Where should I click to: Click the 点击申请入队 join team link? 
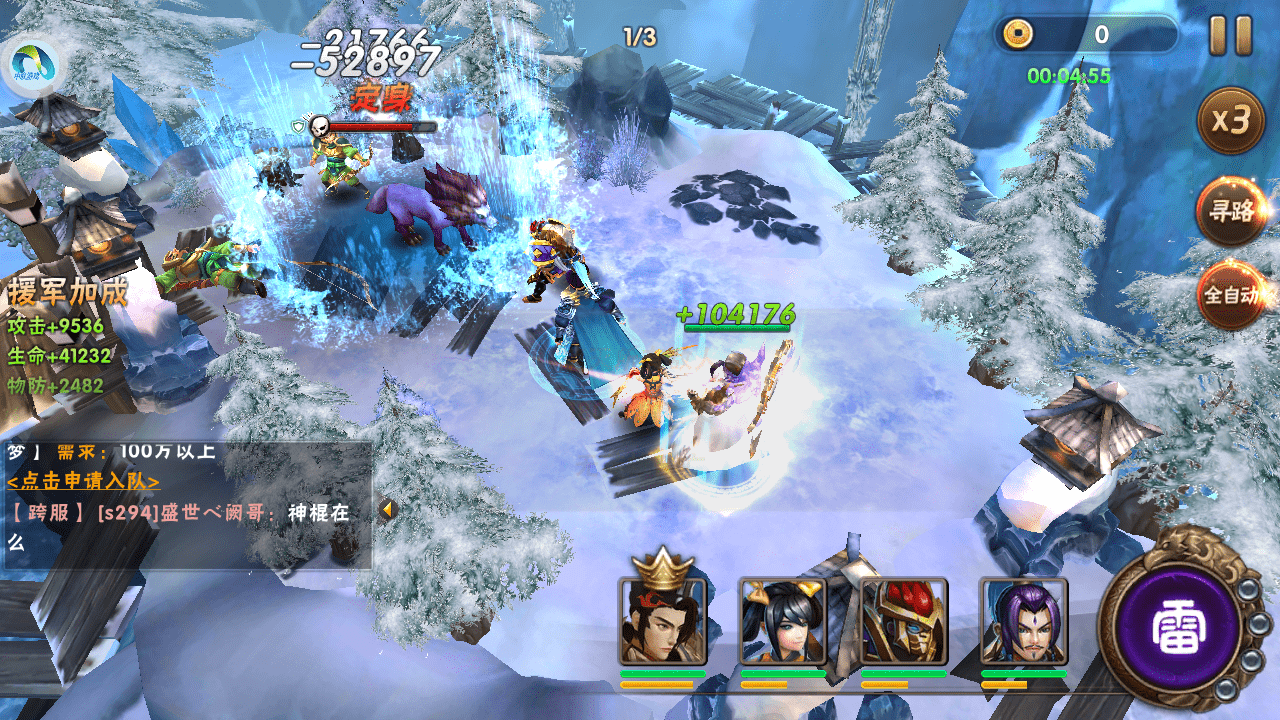point(84,481)
